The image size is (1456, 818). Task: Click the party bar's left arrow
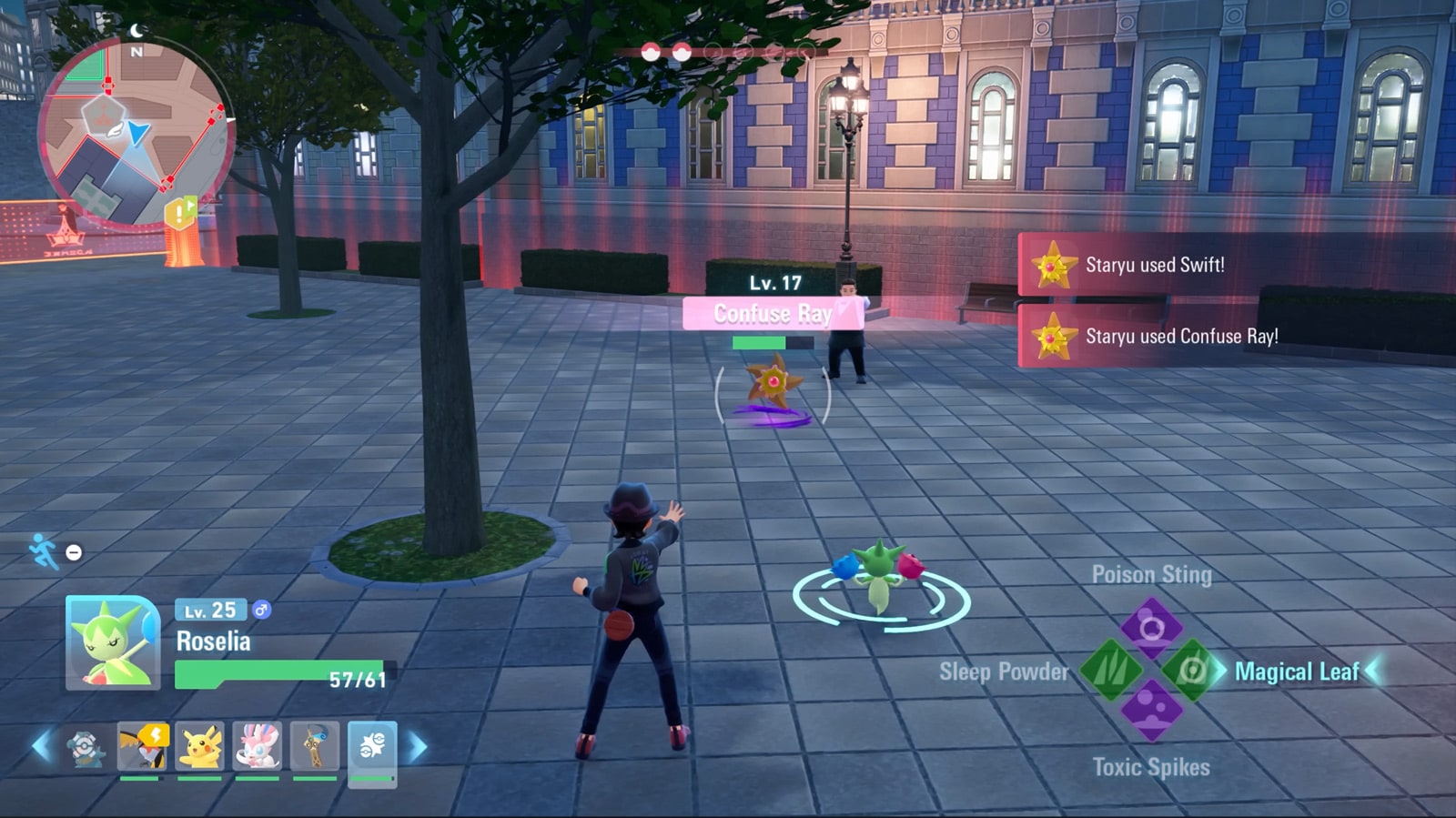point(41,747)
